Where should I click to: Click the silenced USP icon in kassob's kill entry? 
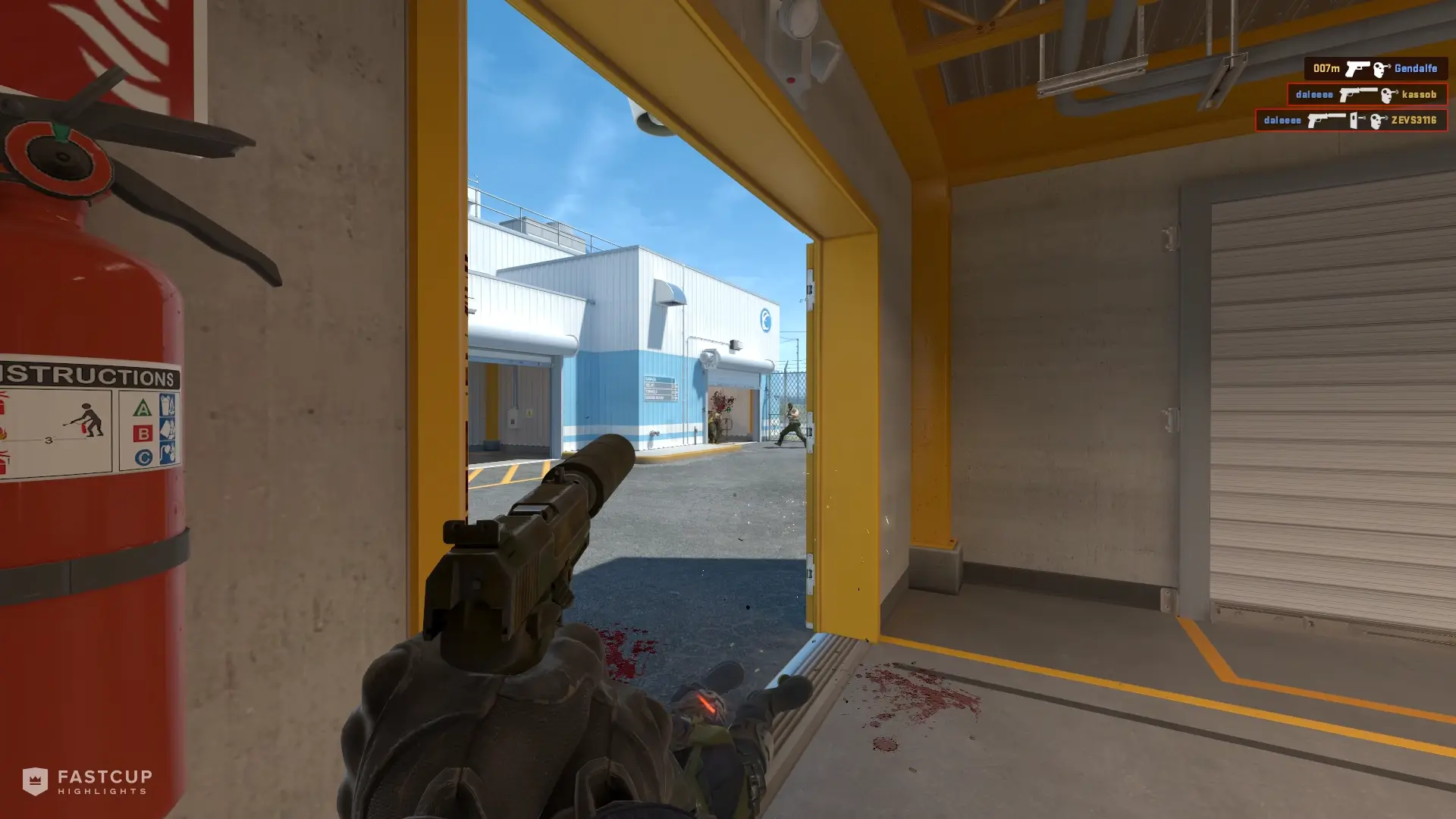(x=1358, y=96)
